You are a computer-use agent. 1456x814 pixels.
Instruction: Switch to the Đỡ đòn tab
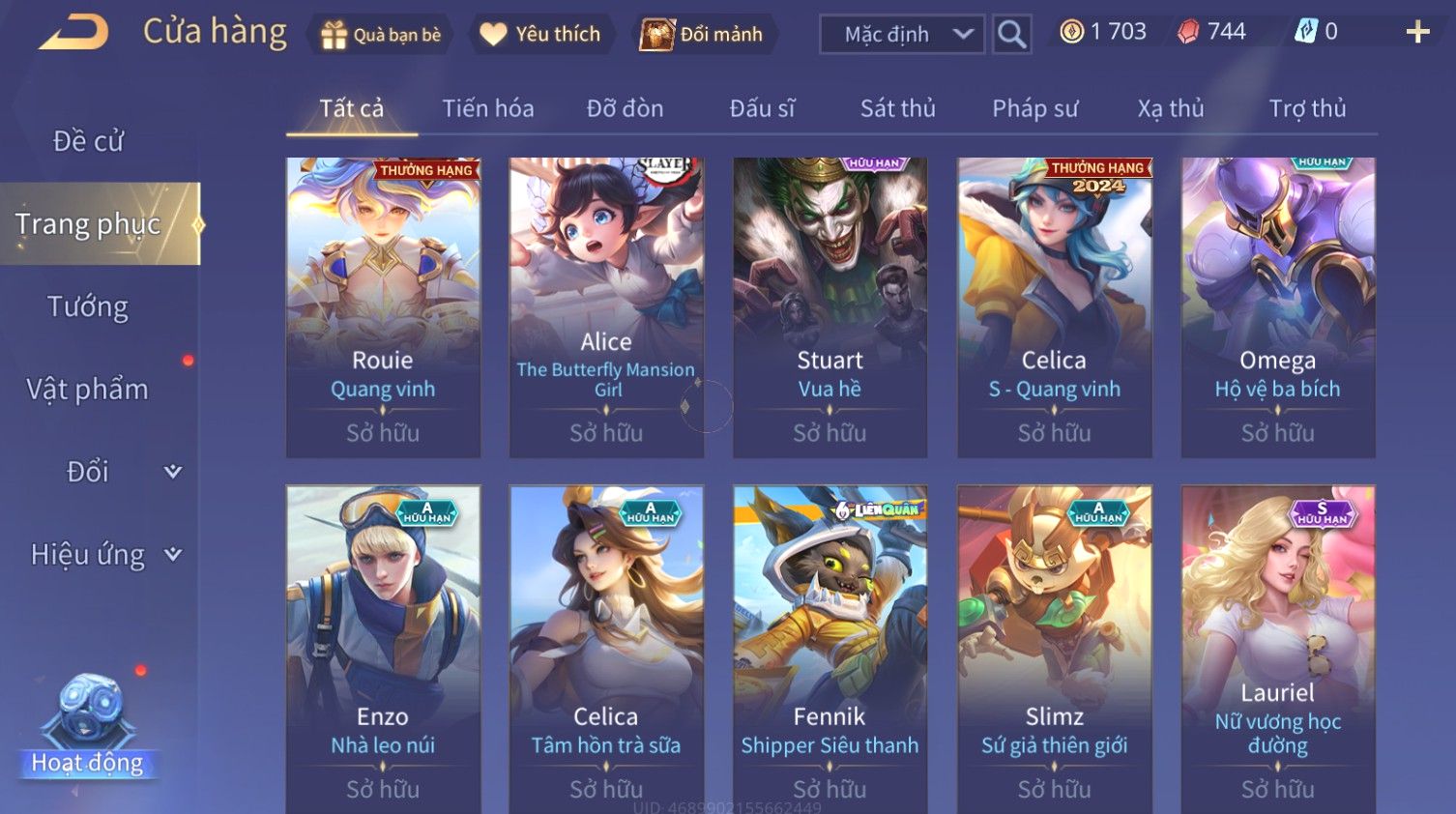pos(625,108)
